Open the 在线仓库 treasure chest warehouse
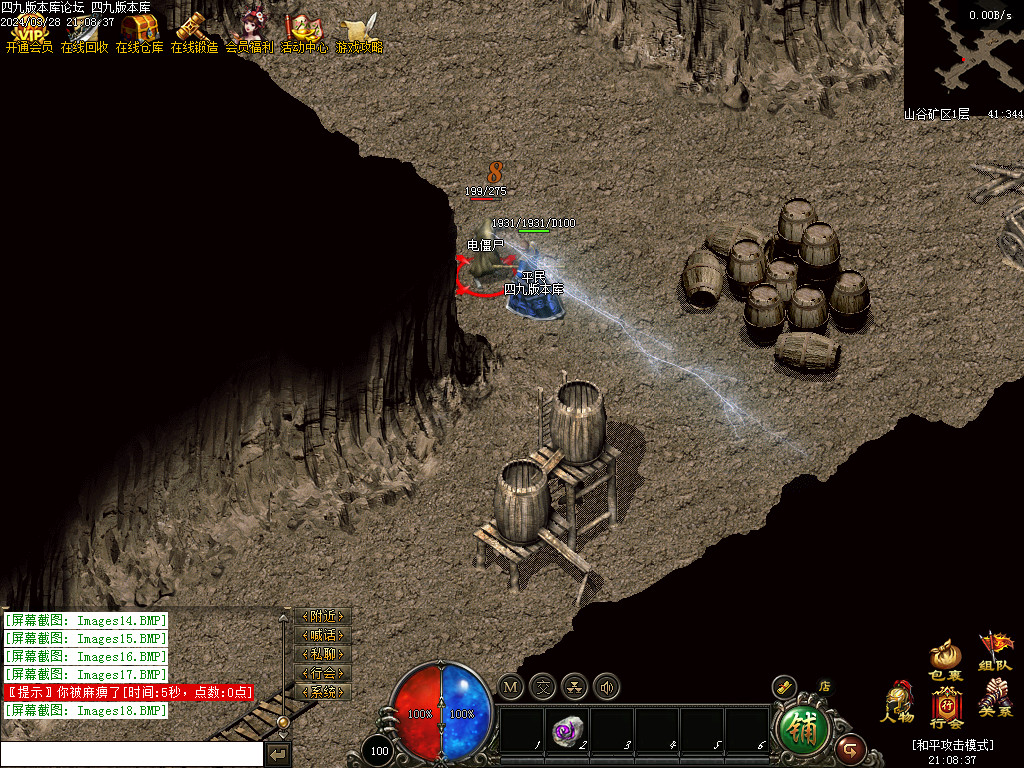The width and height of the screenshot is (1024, 768). 139,34
